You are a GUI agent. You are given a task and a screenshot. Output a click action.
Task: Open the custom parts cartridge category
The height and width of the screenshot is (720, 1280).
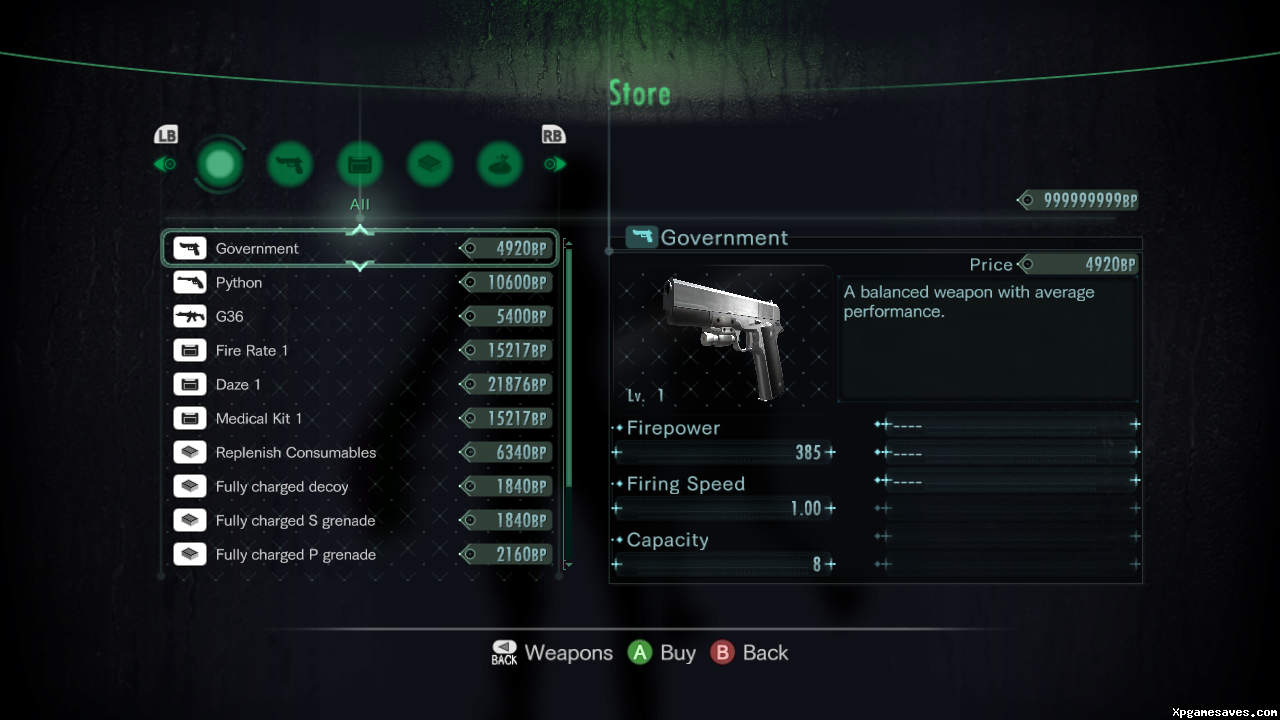(x=360, y=164)
